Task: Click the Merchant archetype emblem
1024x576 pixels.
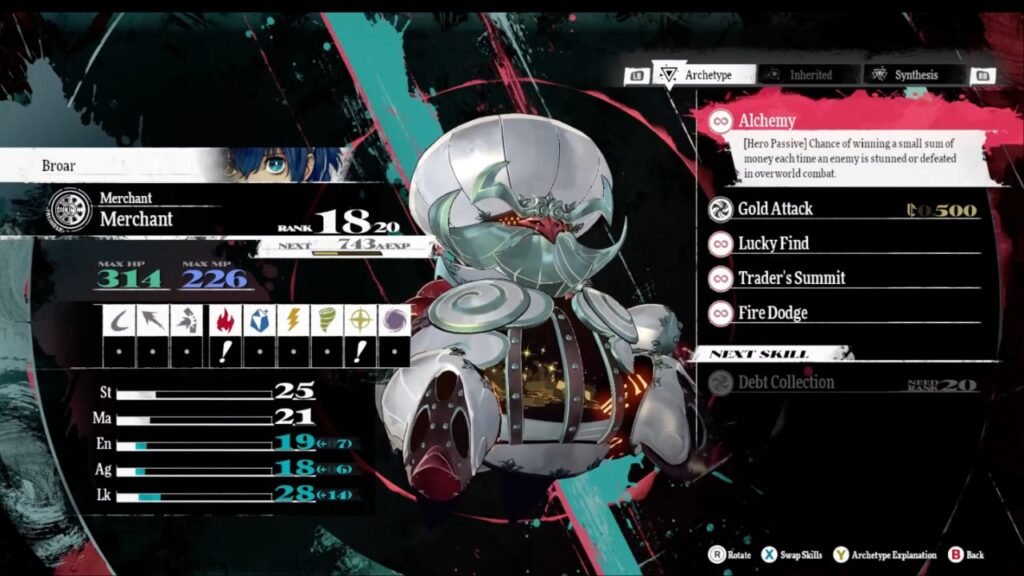Action: (x=68, y=210)
